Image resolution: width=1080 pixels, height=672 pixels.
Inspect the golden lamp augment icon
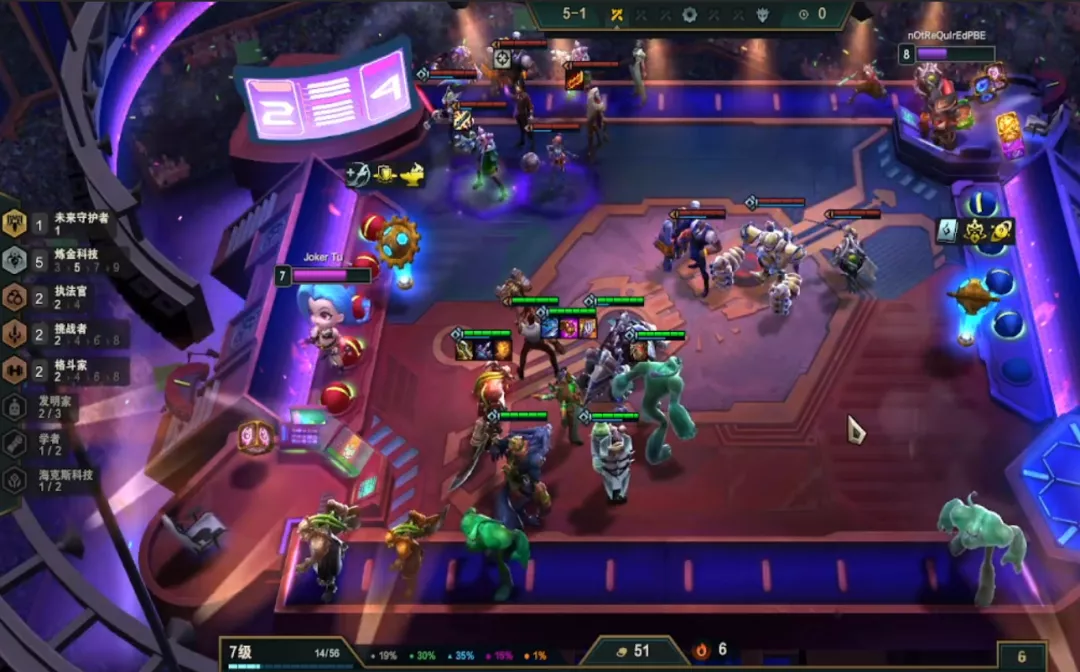pyautogui.click(x=412, y=175)
